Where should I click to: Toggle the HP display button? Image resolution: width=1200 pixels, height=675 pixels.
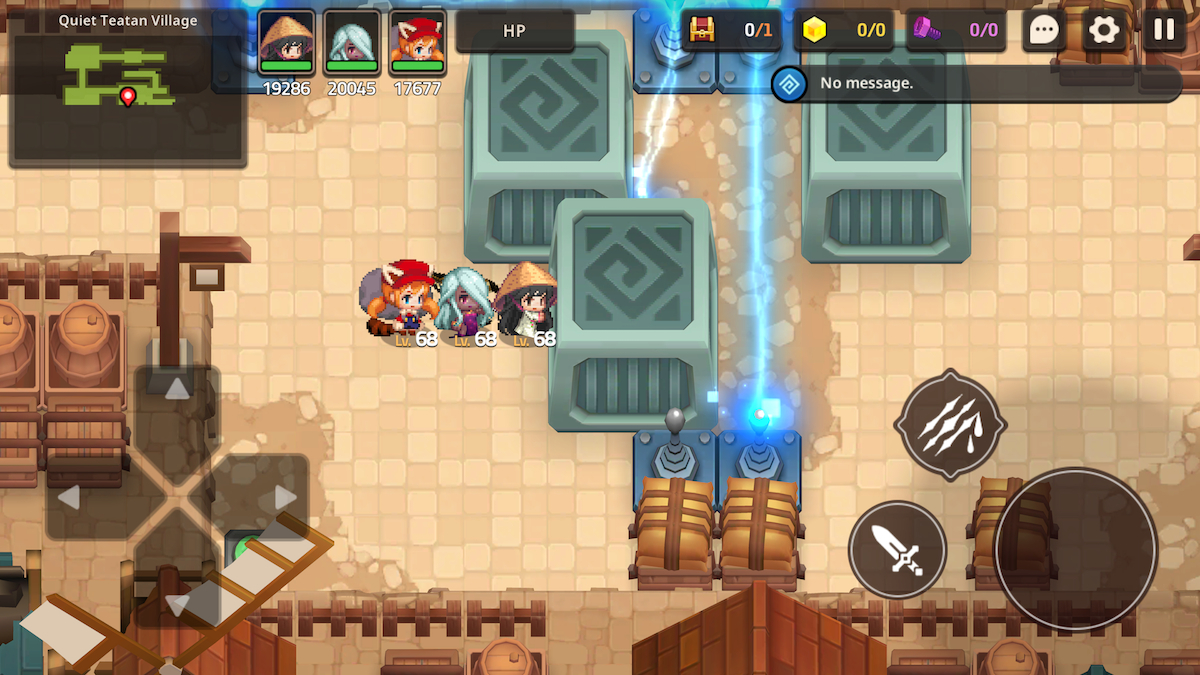click(x=514, y=31)
